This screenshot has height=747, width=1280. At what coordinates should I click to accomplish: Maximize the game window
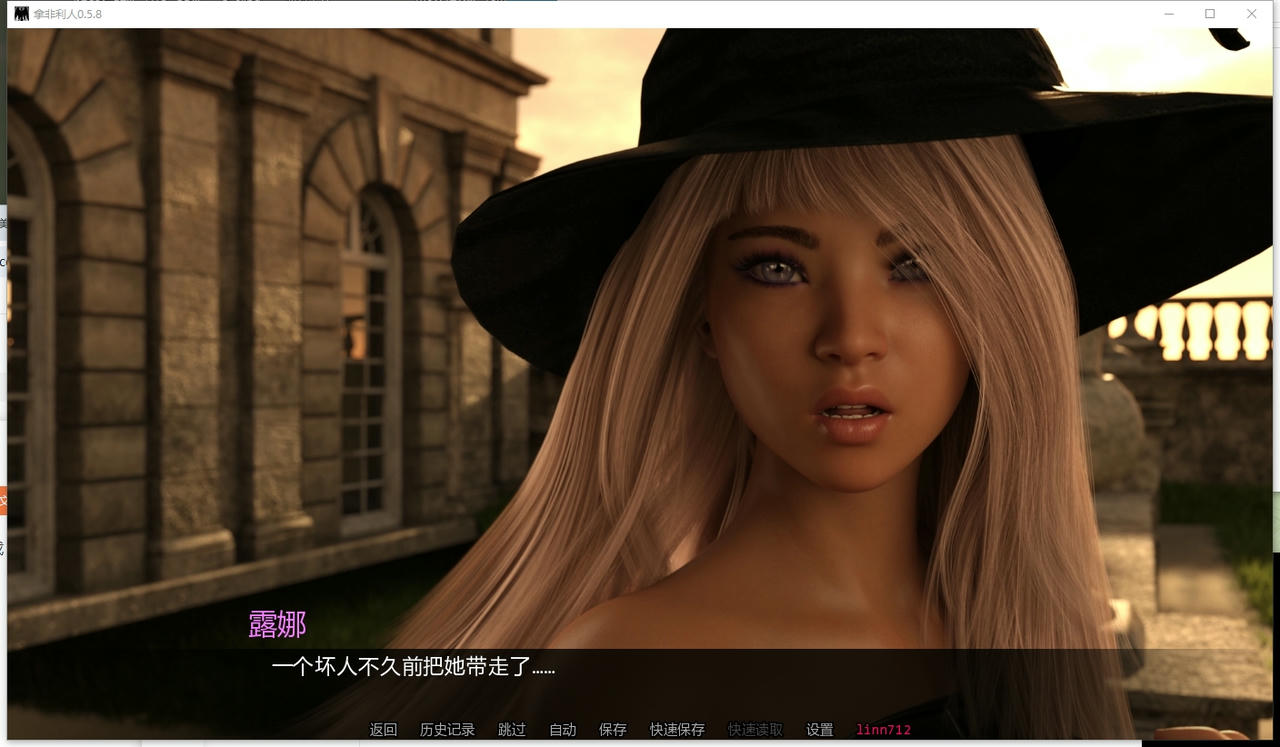point(1209,14)
